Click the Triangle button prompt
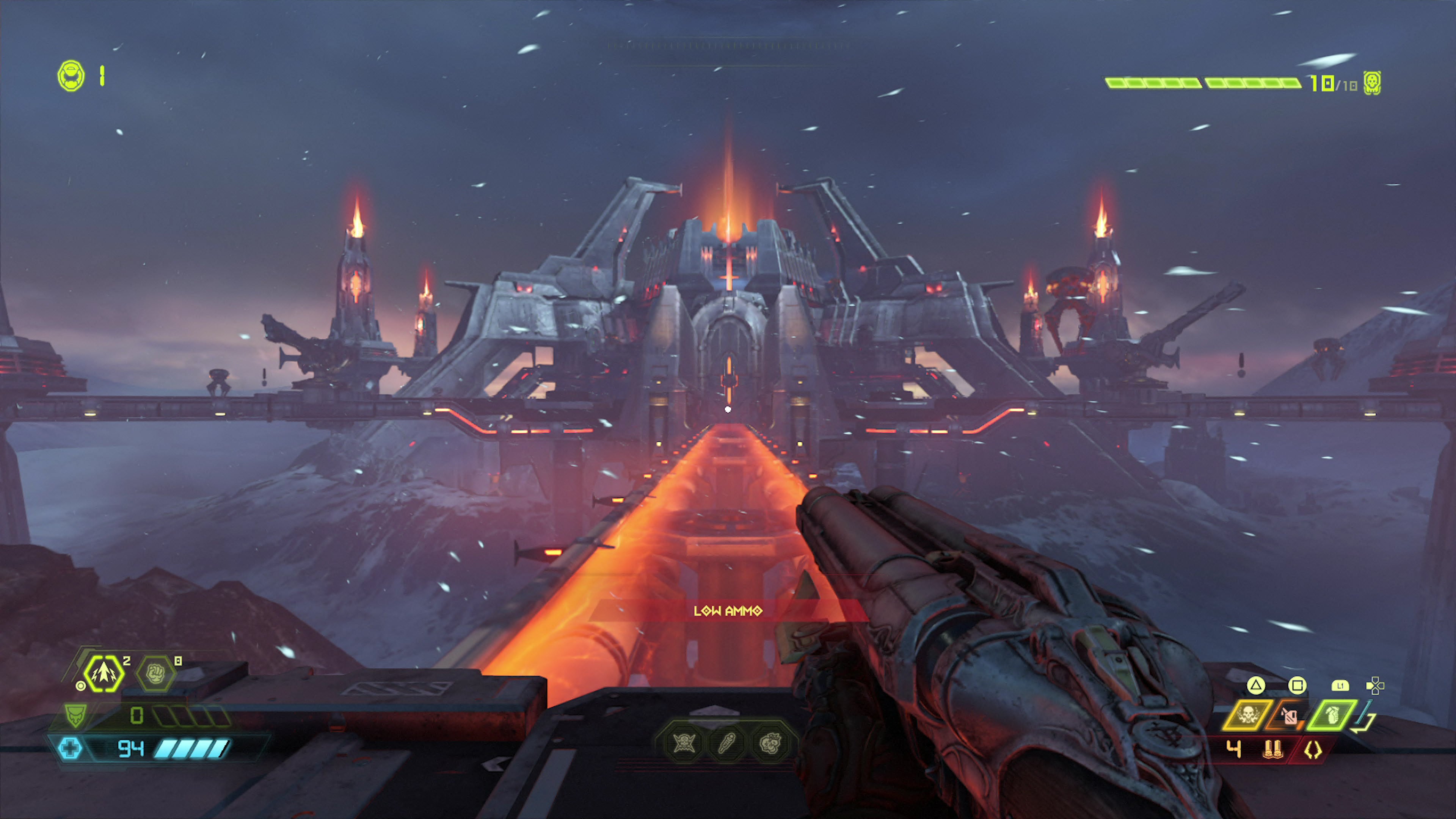 (x=1256, y=686)
